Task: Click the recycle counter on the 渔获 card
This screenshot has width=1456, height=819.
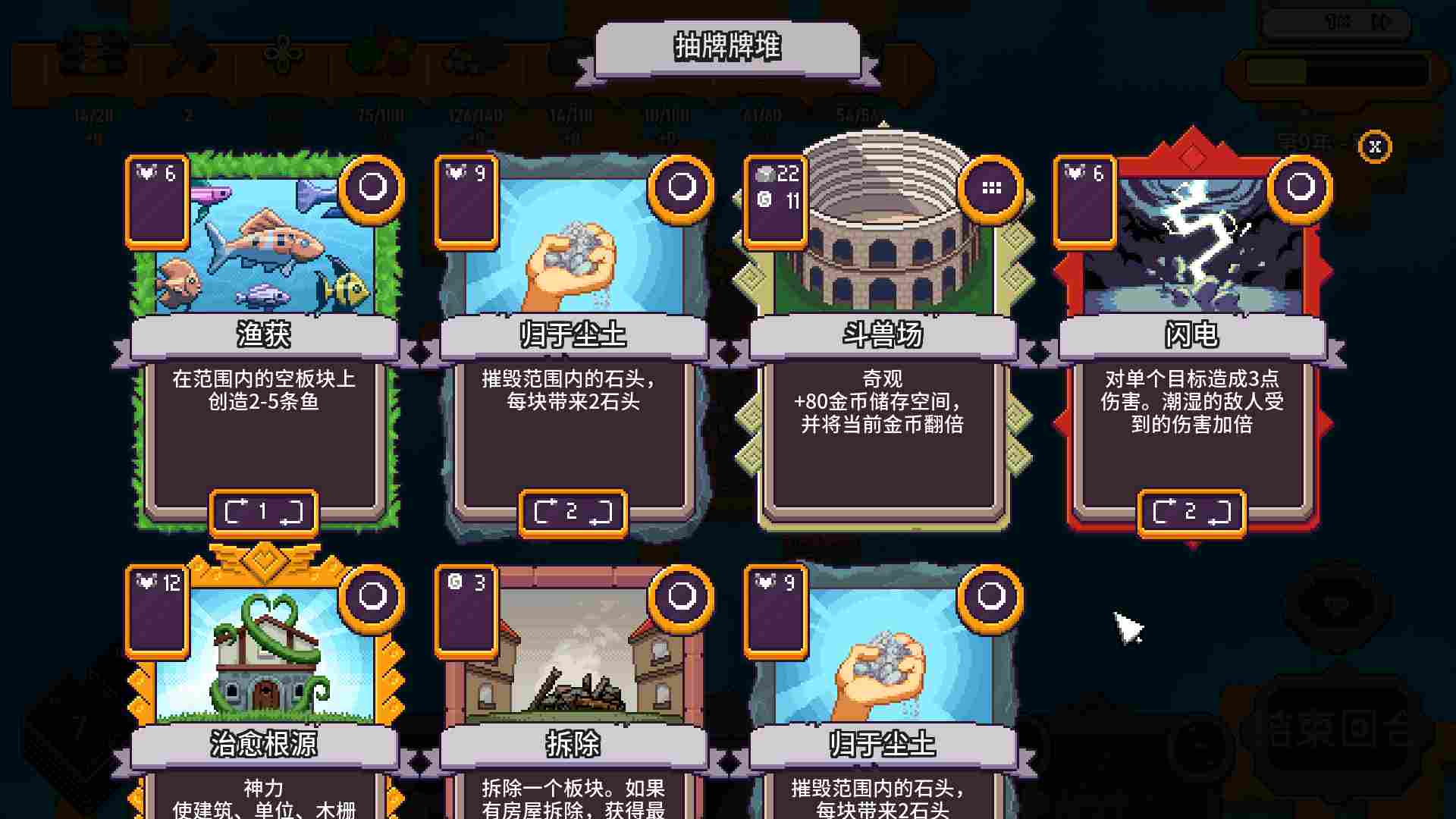Action: 263,511
